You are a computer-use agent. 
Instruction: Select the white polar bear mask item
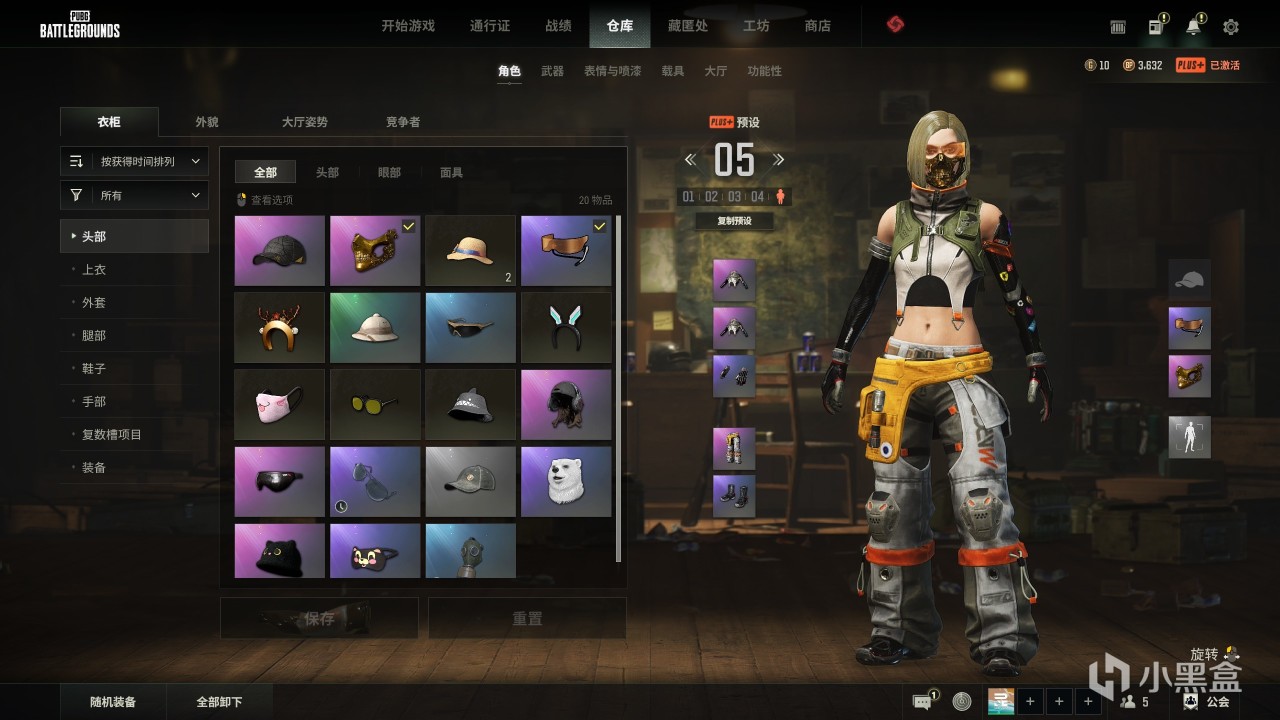(566, 482)
